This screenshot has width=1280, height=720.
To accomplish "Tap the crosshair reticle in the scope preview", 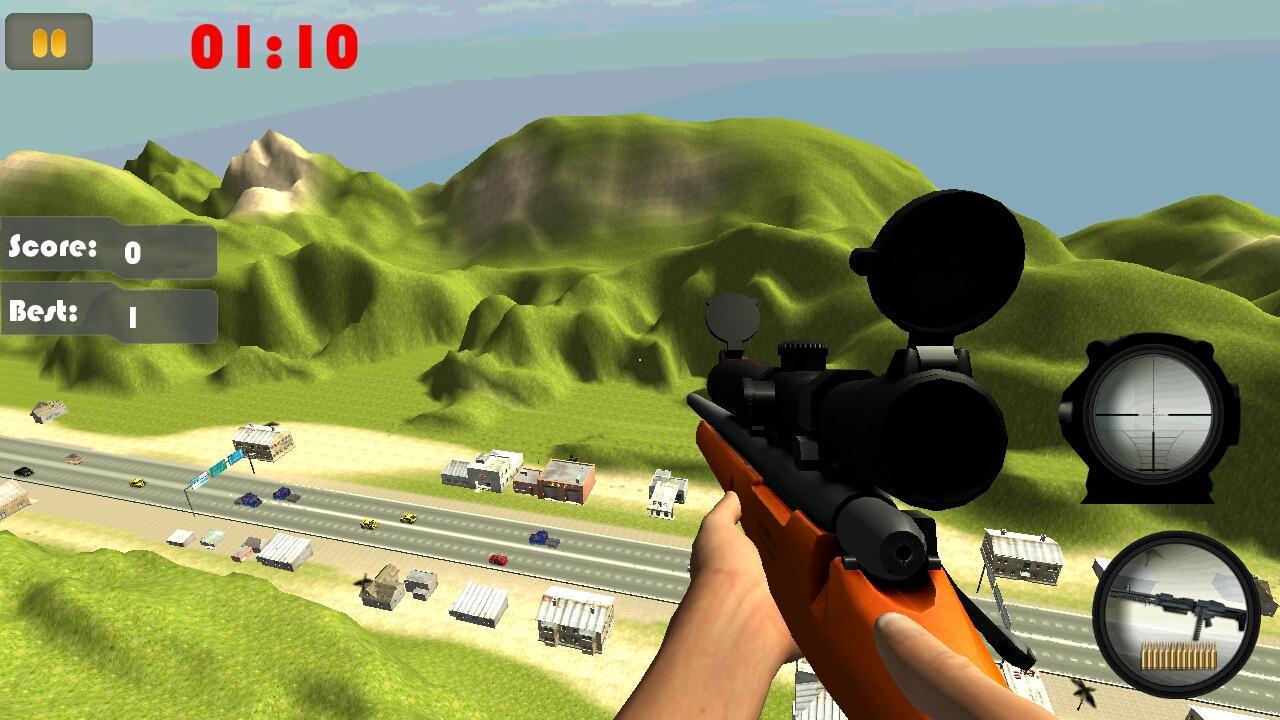I will click(1156, 415).
